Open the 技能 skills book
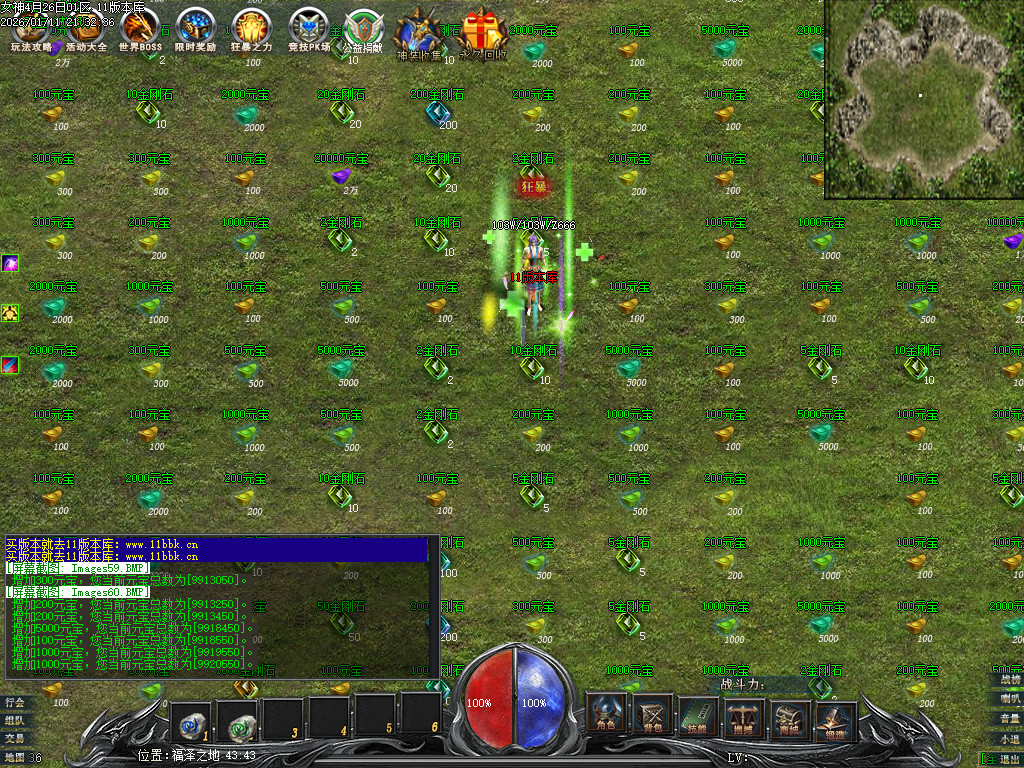1024x768 pixels. click(x=698, y=713)
